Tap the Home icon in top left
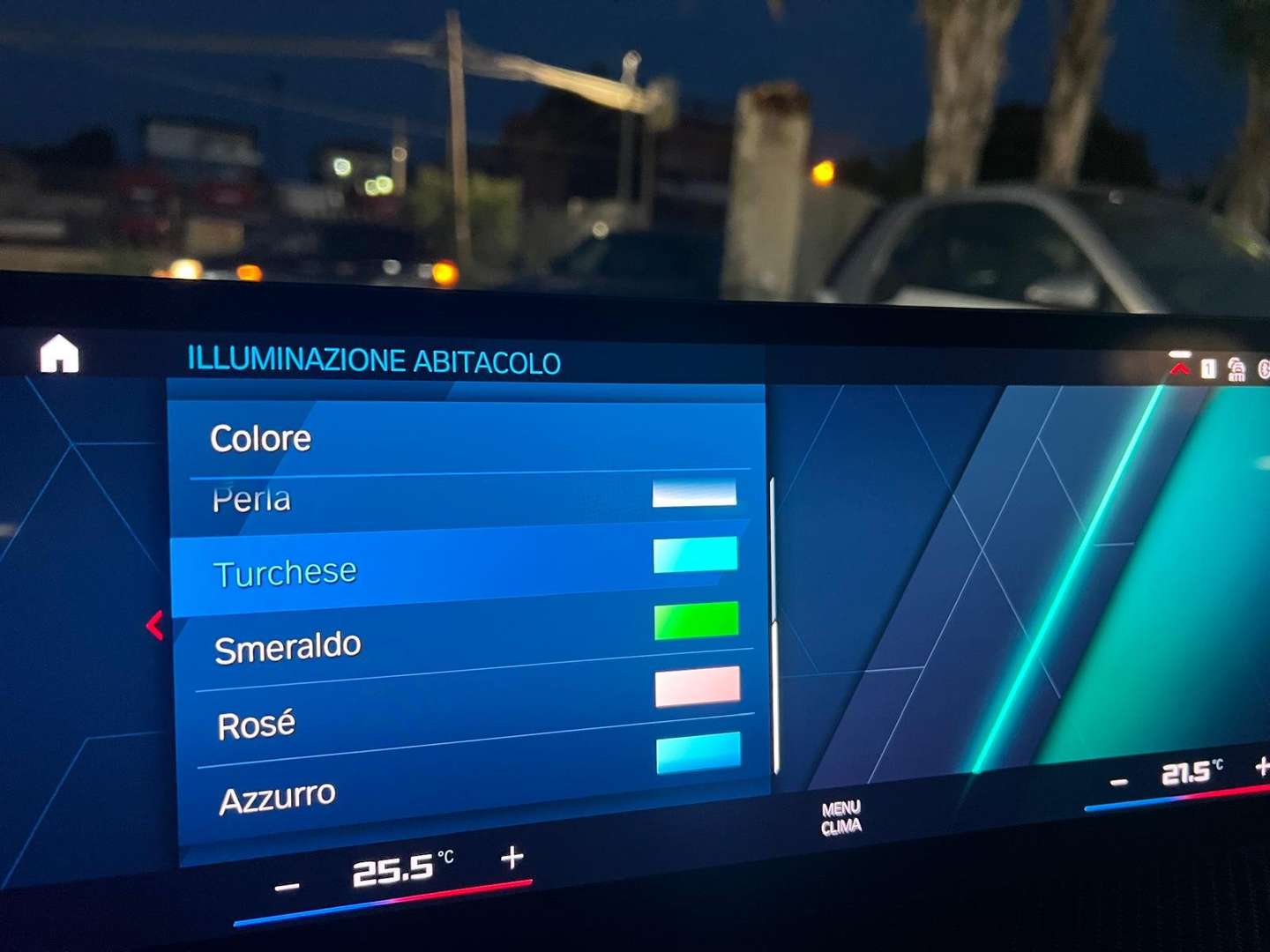The image size is (1270, 952). click(58, 354)
